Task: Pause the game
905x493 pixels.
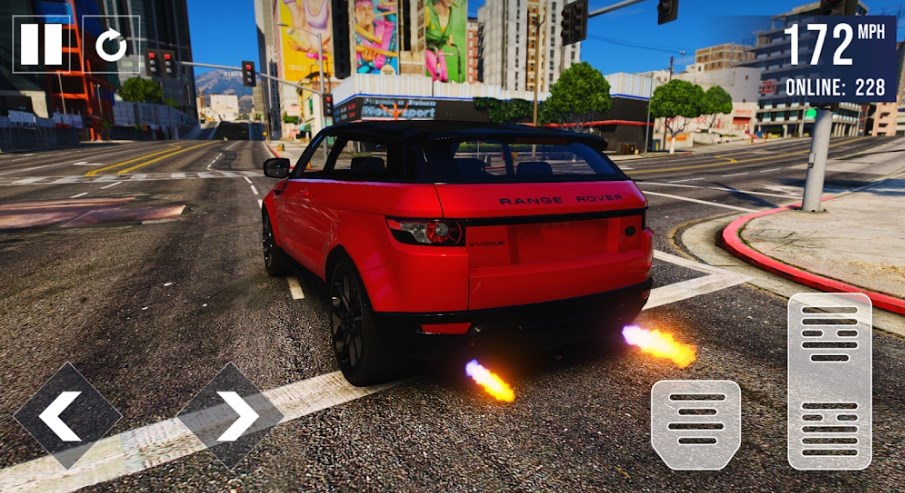Action: click(41, 44)
